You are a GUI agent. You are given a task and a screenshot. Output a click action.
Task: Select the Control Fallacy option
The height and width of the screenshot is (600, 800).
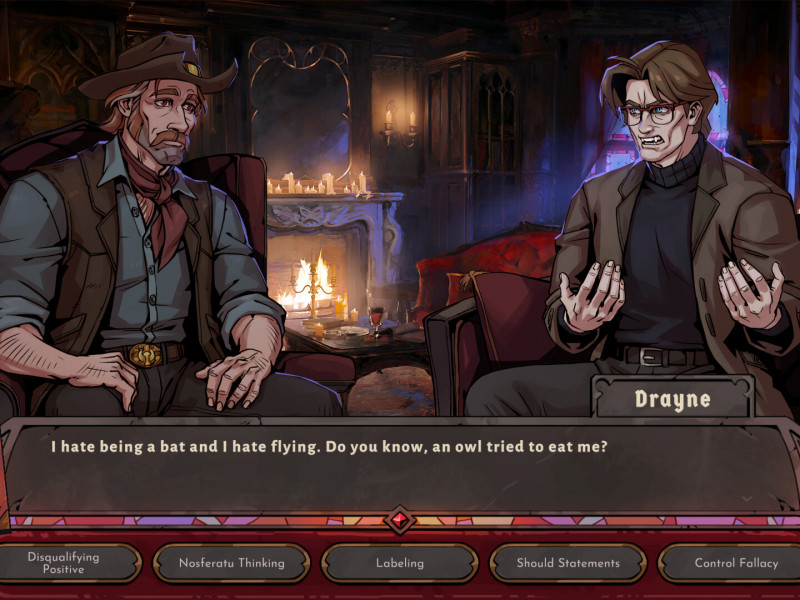click(x=735, y=563)
